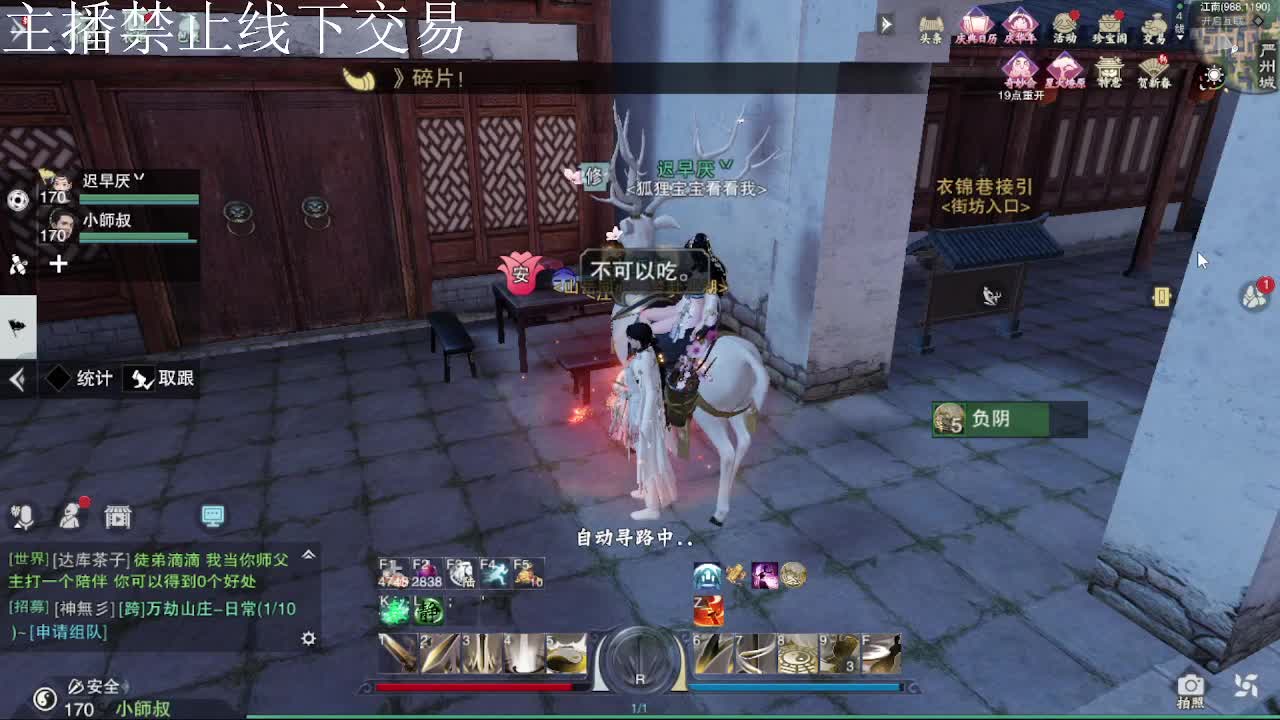This screenshot has height=720, width=1280.
Task: Toggle the voice microphone in the chat bar
Action: (x=25, y=516)
